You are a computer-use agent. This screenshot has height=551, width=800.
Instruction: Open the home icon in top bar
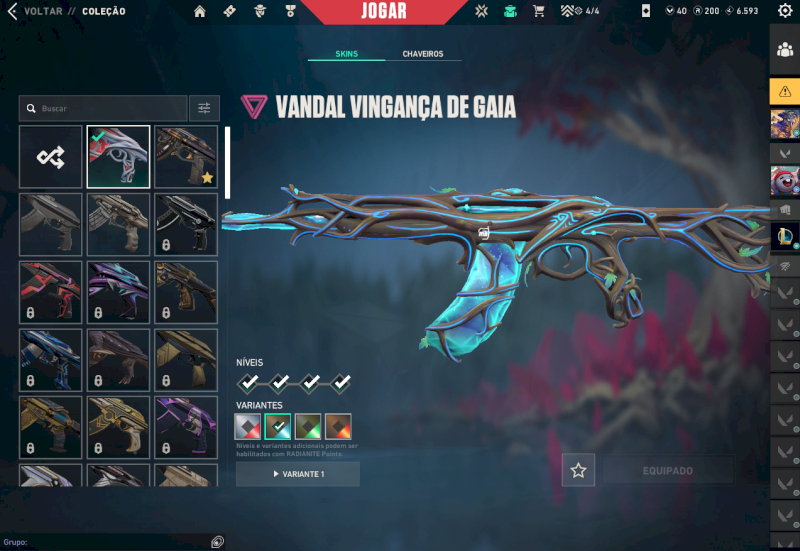coord(200,11)
